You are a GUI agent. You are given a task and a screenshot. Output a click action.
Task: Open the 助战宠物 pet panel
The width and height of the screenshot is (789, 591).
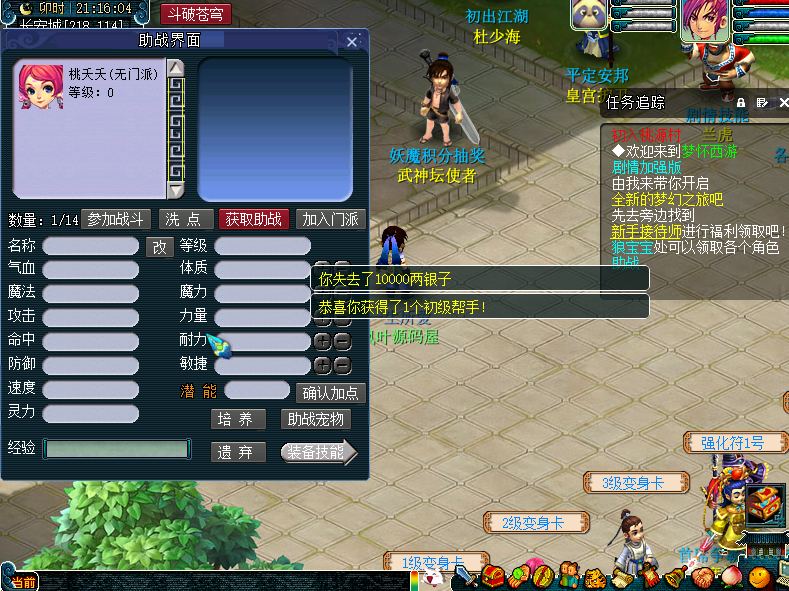pos(315,420)
